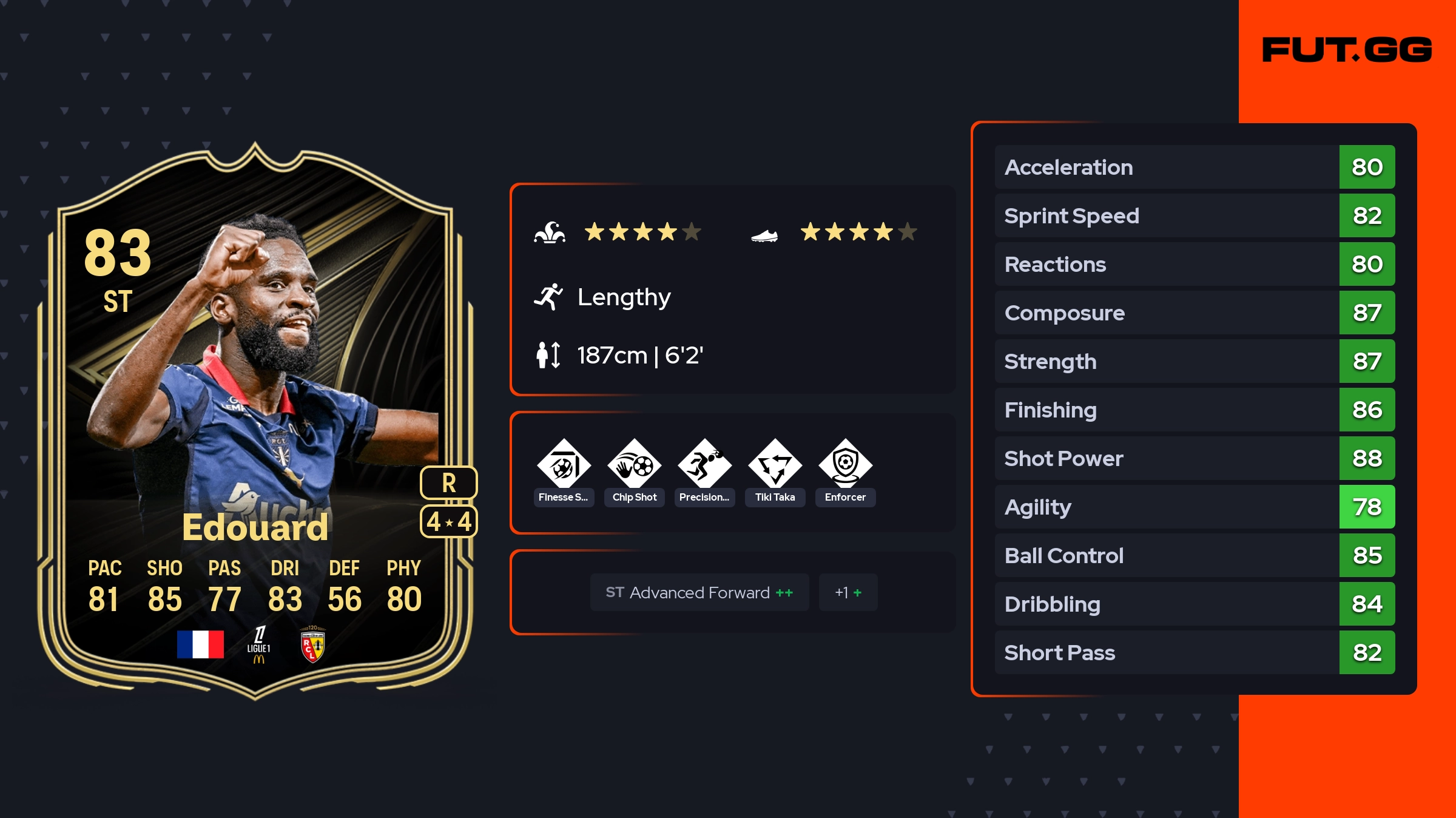1456x818 pixels.
Task: Select the Acceleration stat row
Action: (x=1194, y=167)
